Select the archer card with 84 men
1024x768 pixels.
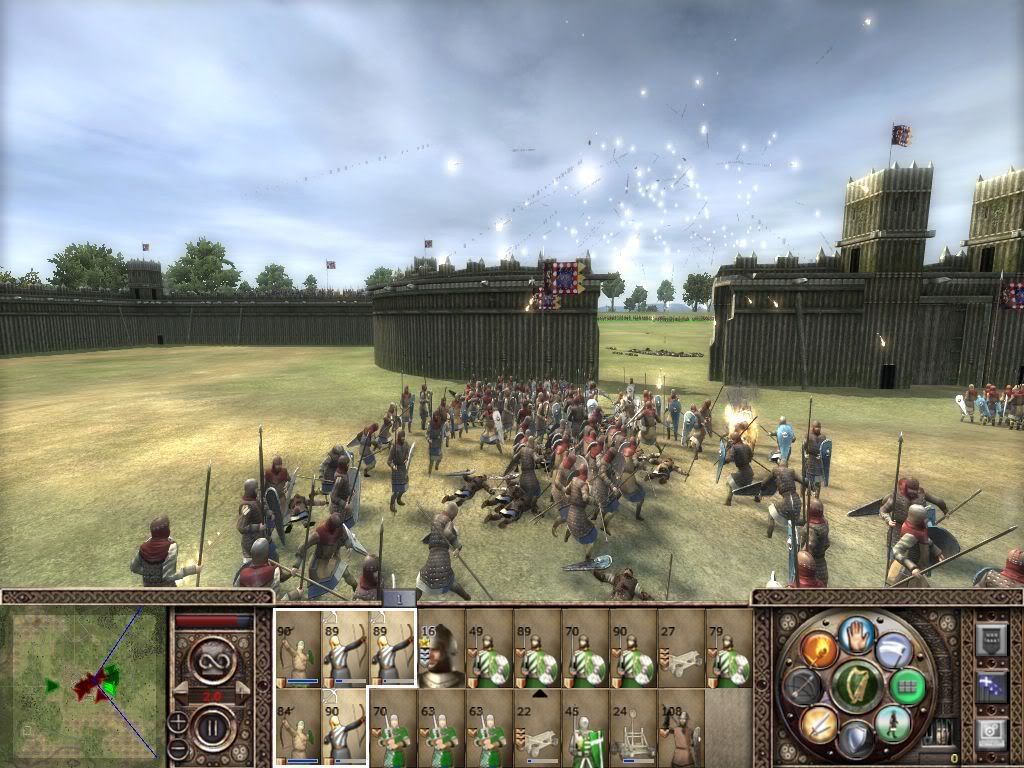pos(297,727)
